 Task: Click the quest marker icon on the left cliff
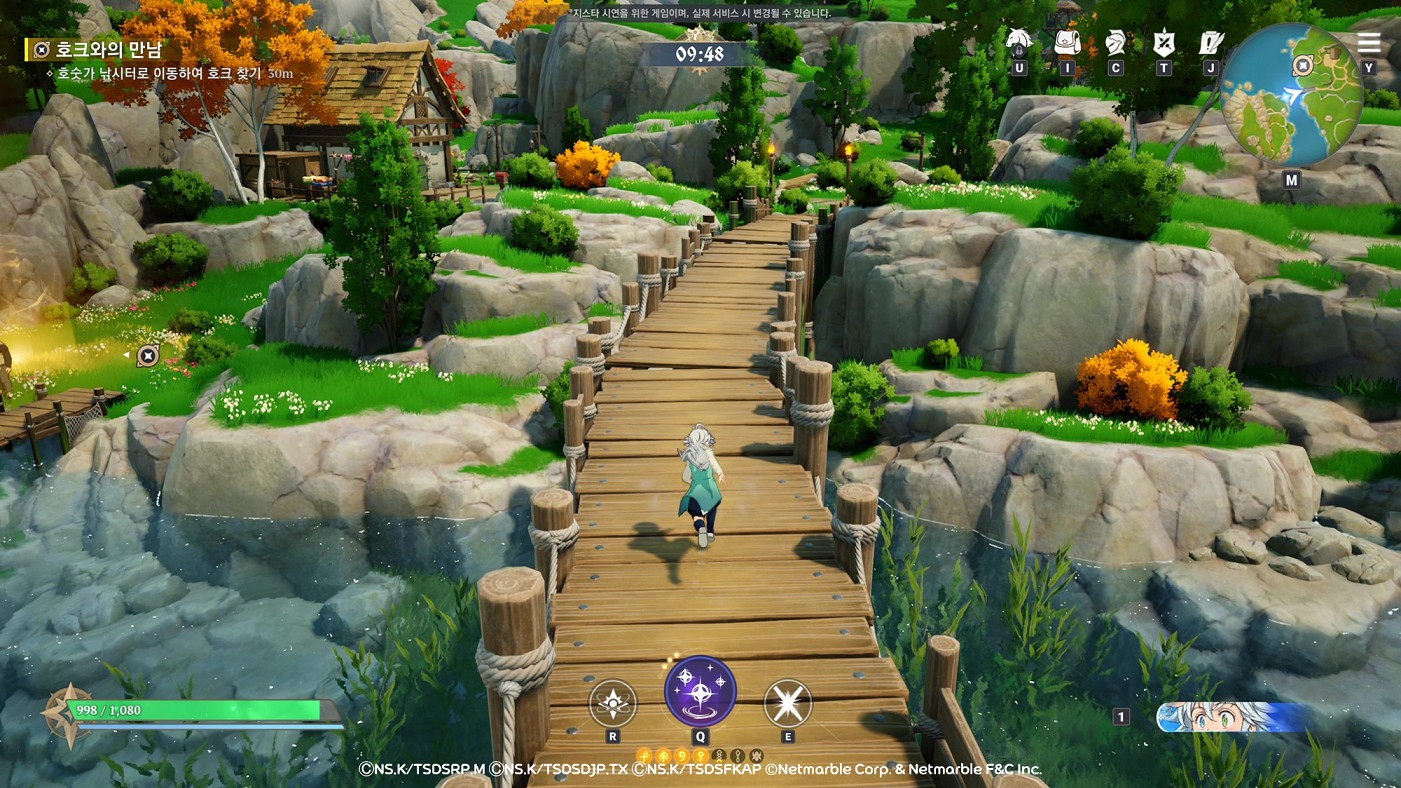tap(148, 354)
